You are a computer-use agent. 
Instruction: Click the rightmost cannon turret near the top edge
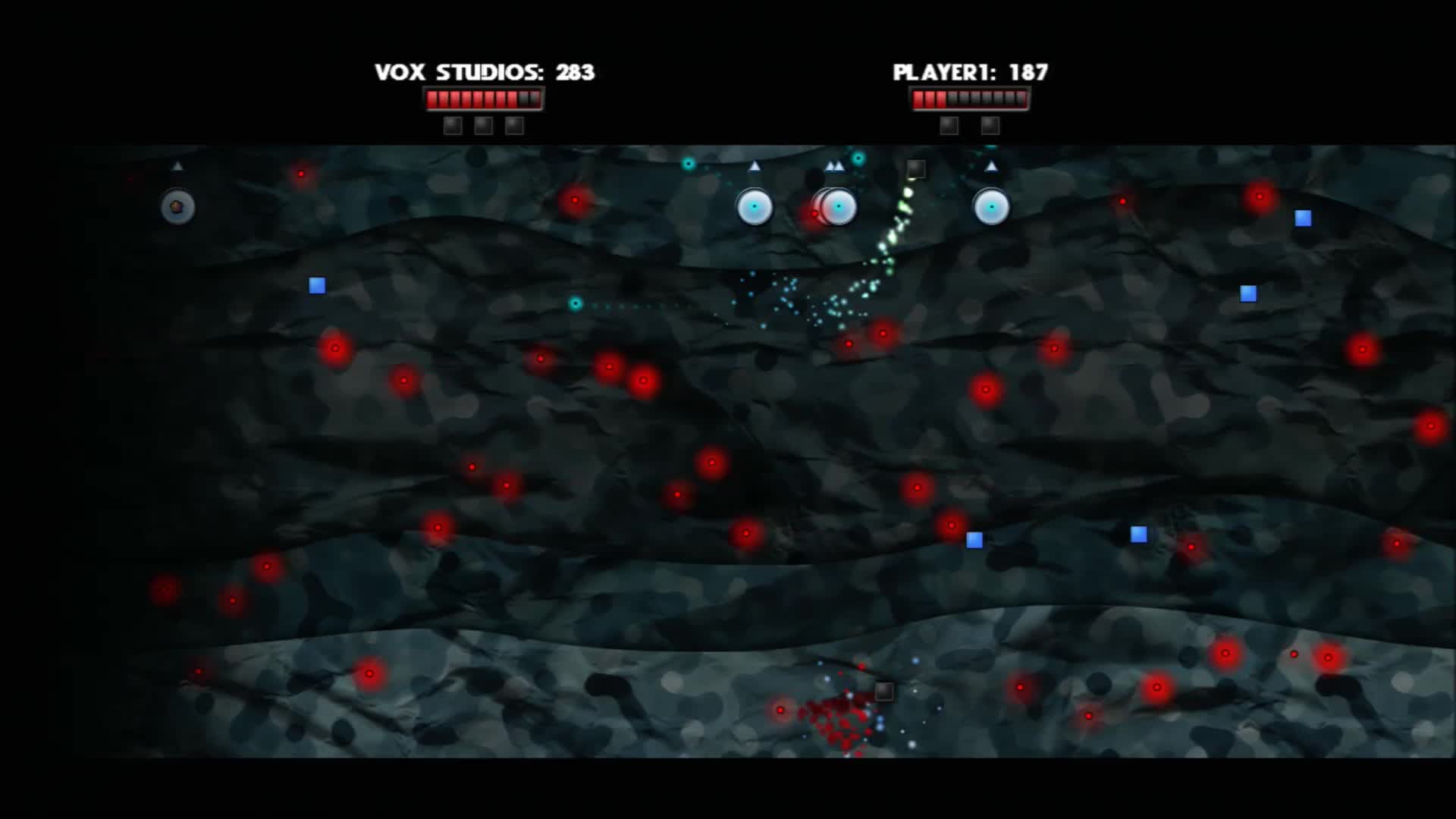tap(990, 206)
